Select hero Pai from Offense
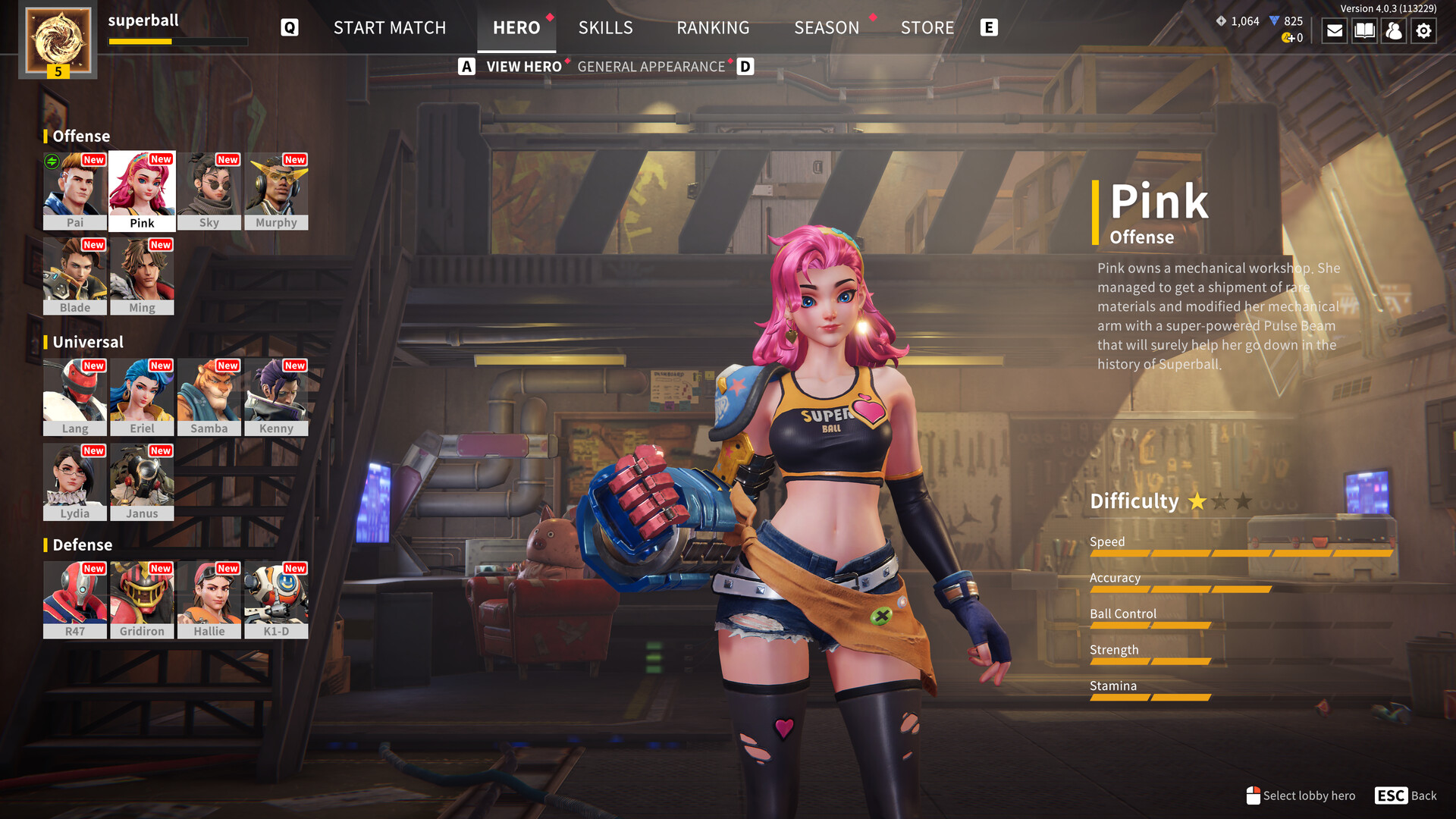Viewport: 1456px width, 819px height. (x=74, y=190)
